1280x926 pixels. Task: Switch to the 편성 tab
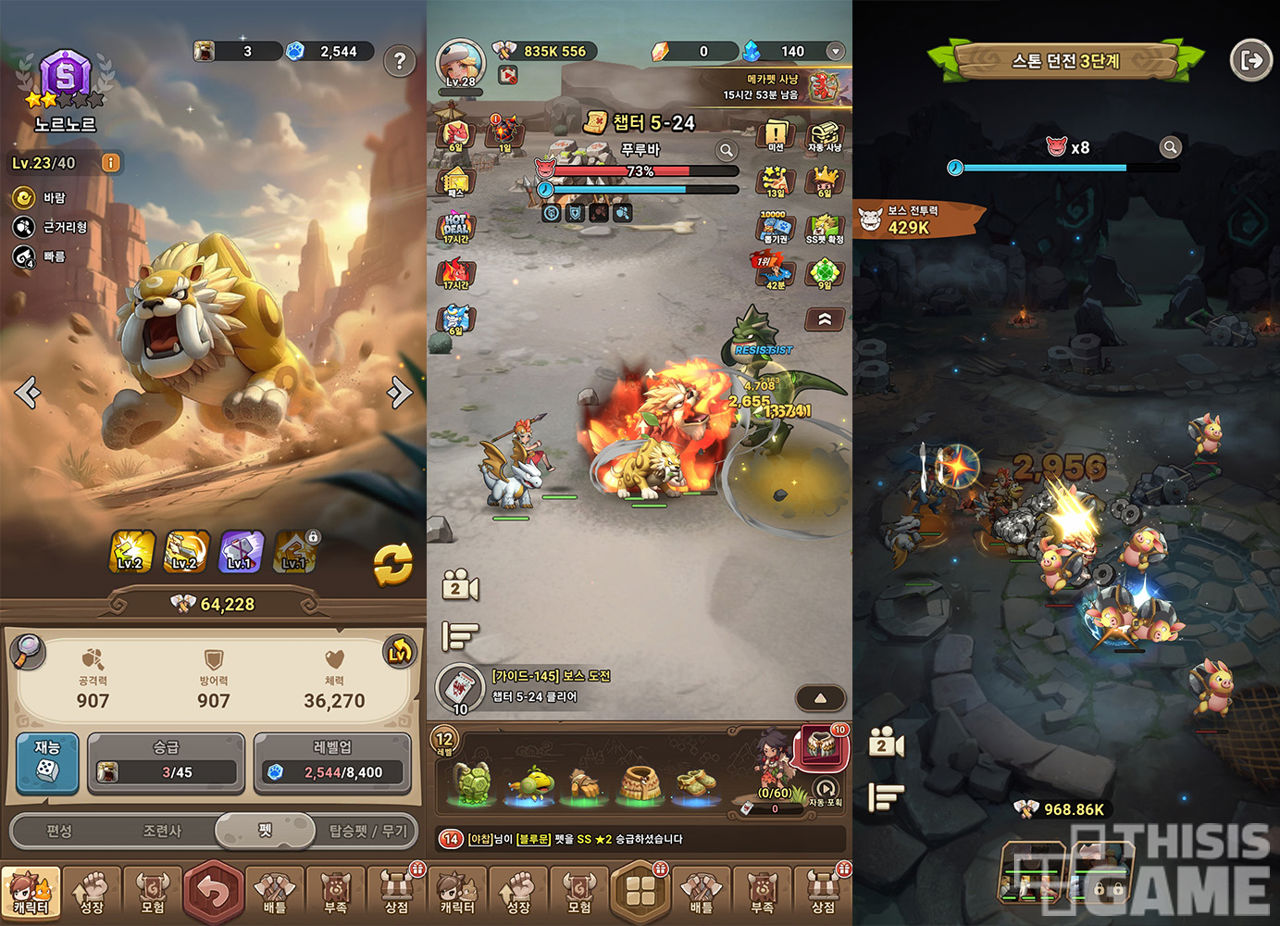(x=59, y=831)
